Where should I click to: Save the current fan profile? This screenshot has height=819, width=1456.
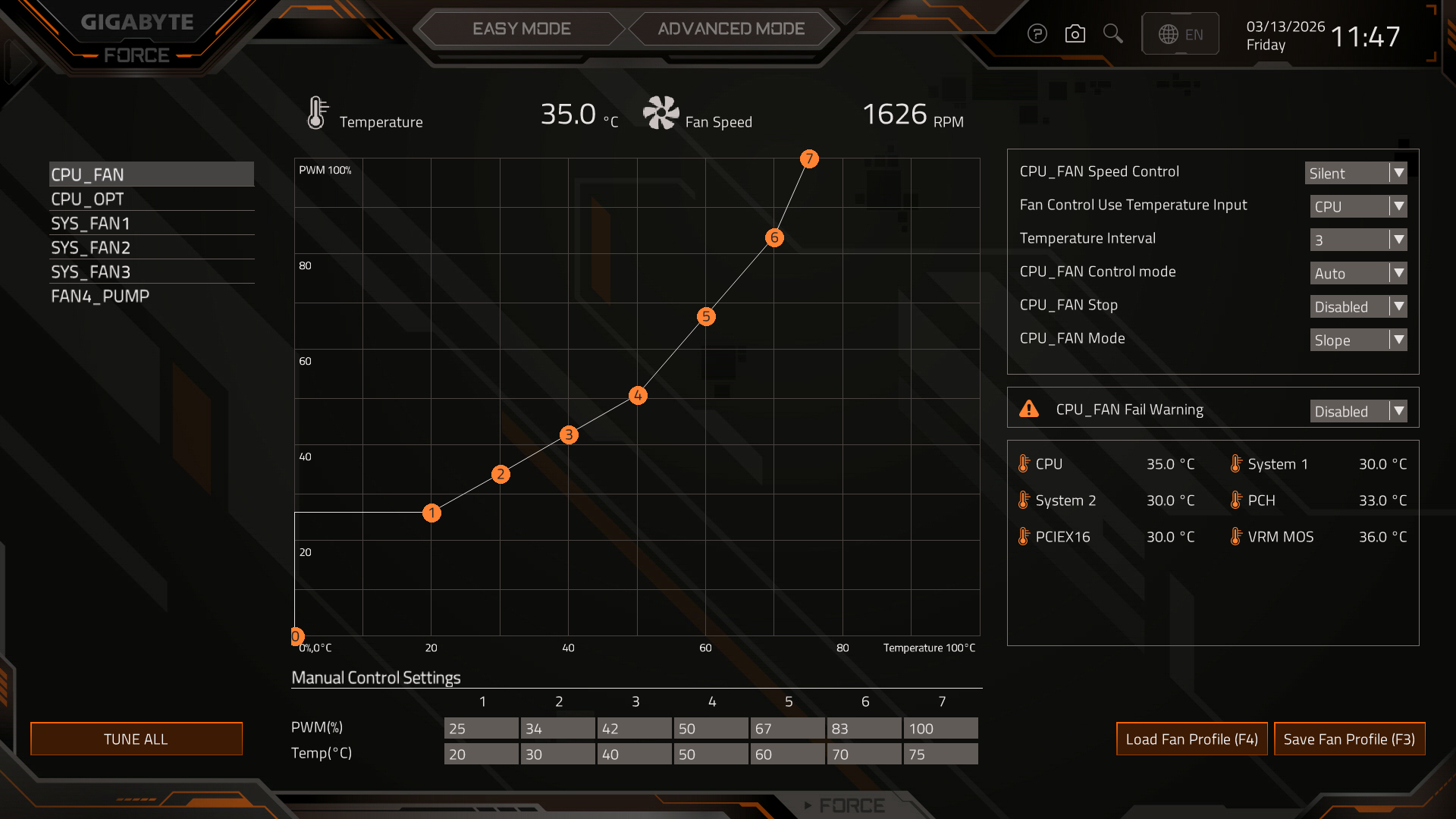1349,739
